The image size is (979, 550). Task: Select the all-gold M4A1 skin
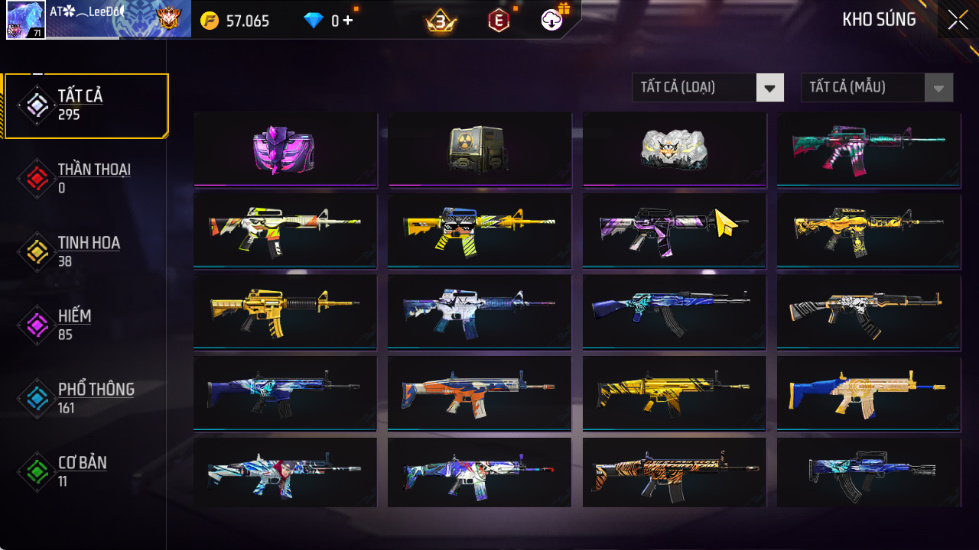[284, 310]
